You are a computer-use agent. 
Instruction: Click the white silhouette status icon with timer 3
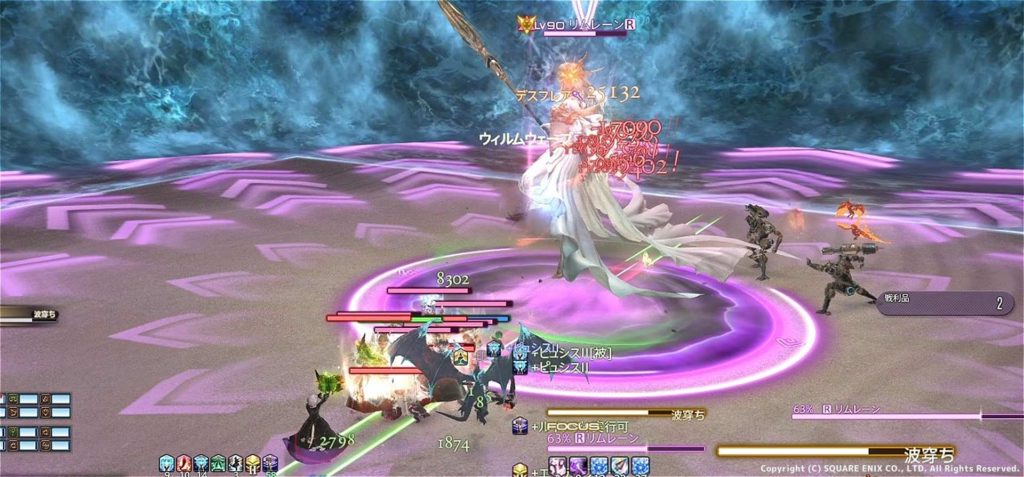click(236, 463)
